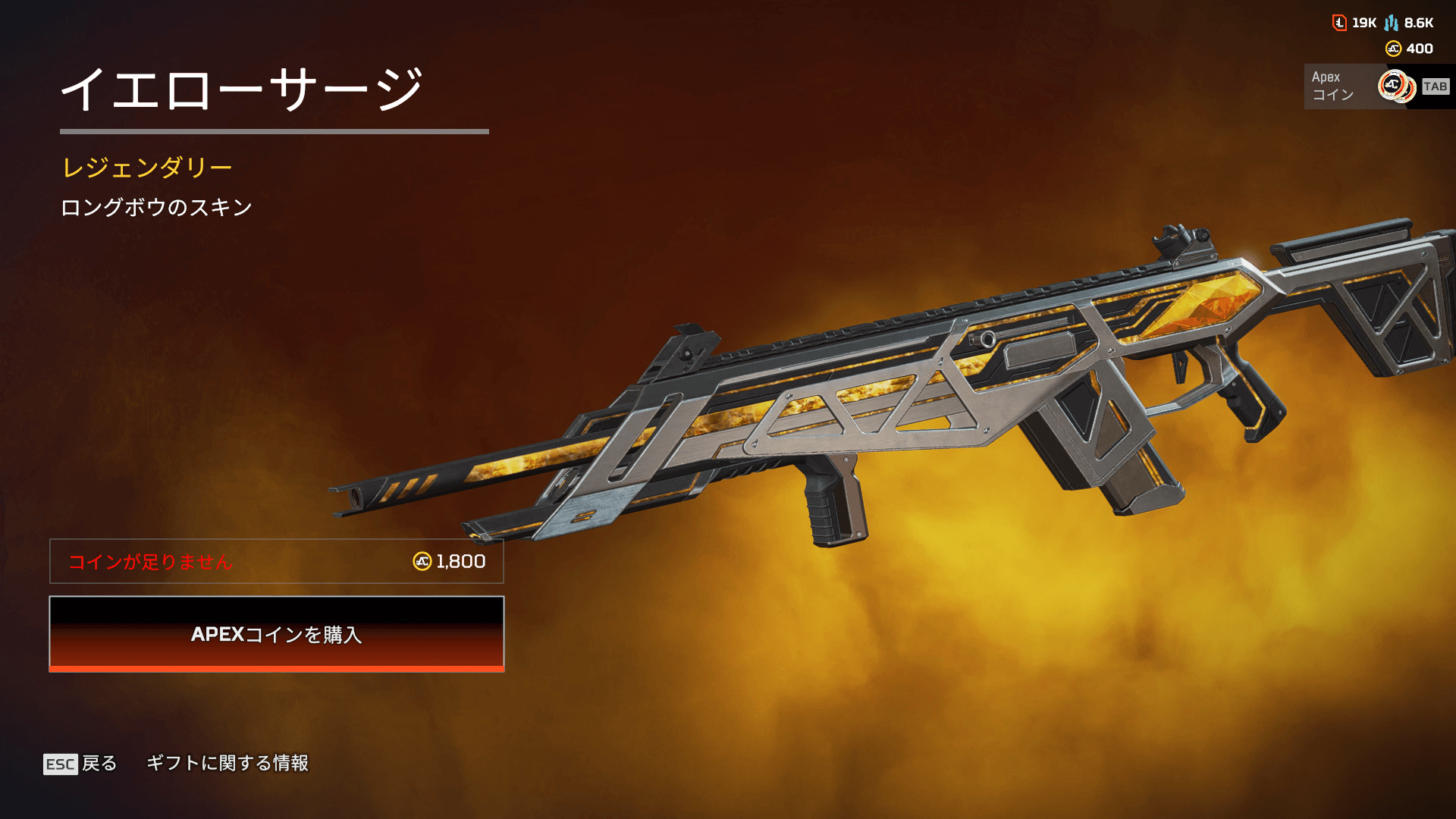Go back with the 戻る button

81,763
